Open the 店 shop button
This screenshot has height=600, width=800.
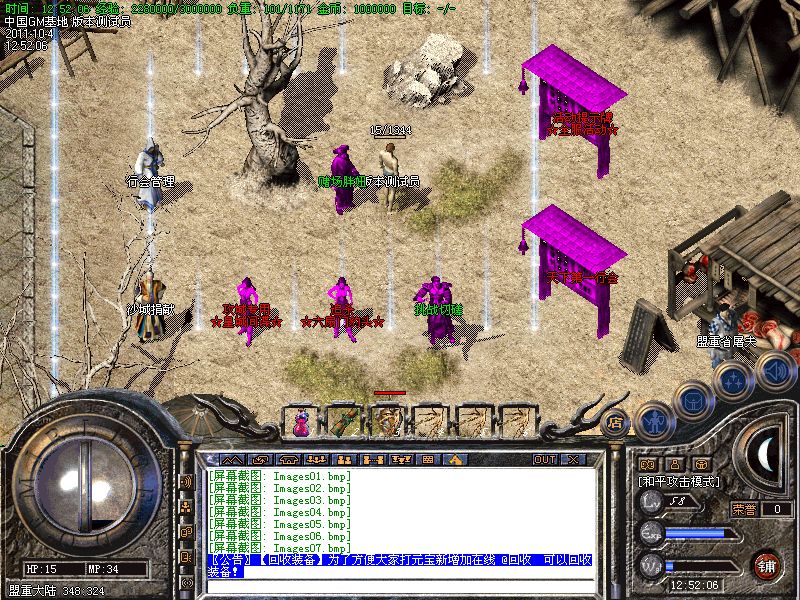click(615, 420)
